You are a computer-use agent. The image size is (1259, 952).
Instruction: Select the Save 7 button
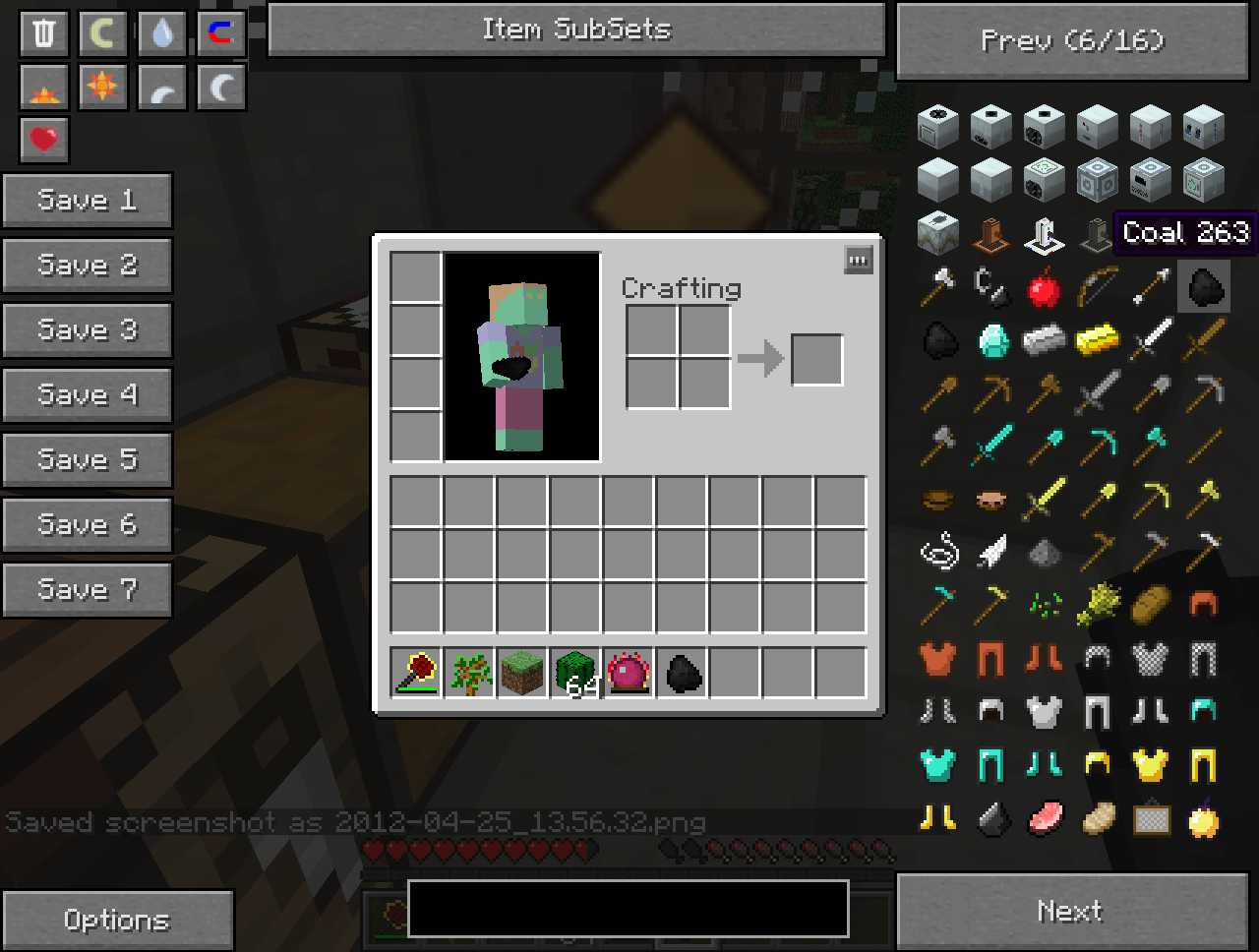(87, 590)
